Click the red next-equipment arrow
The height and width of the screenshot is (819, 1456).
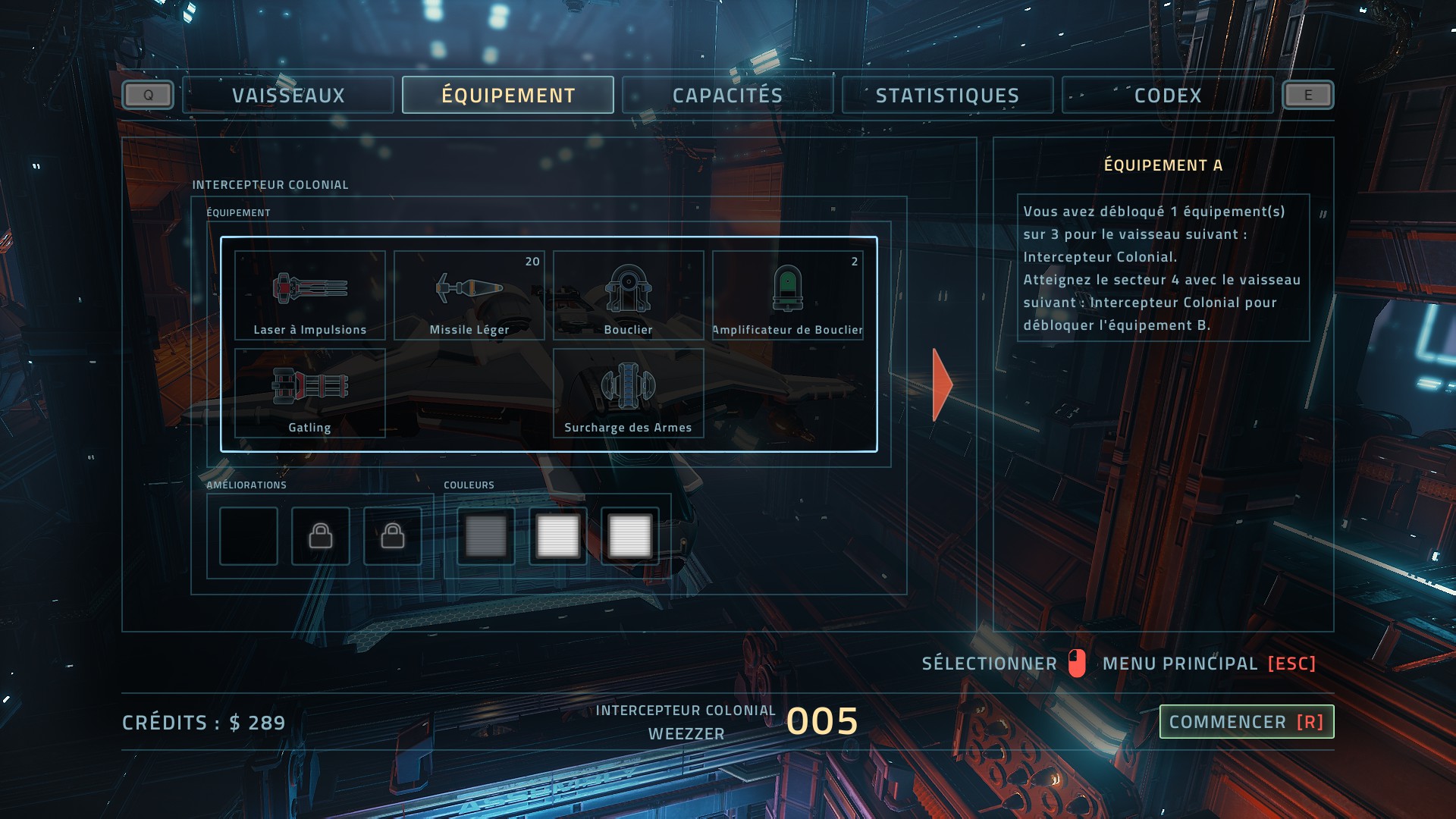point(942,384)
